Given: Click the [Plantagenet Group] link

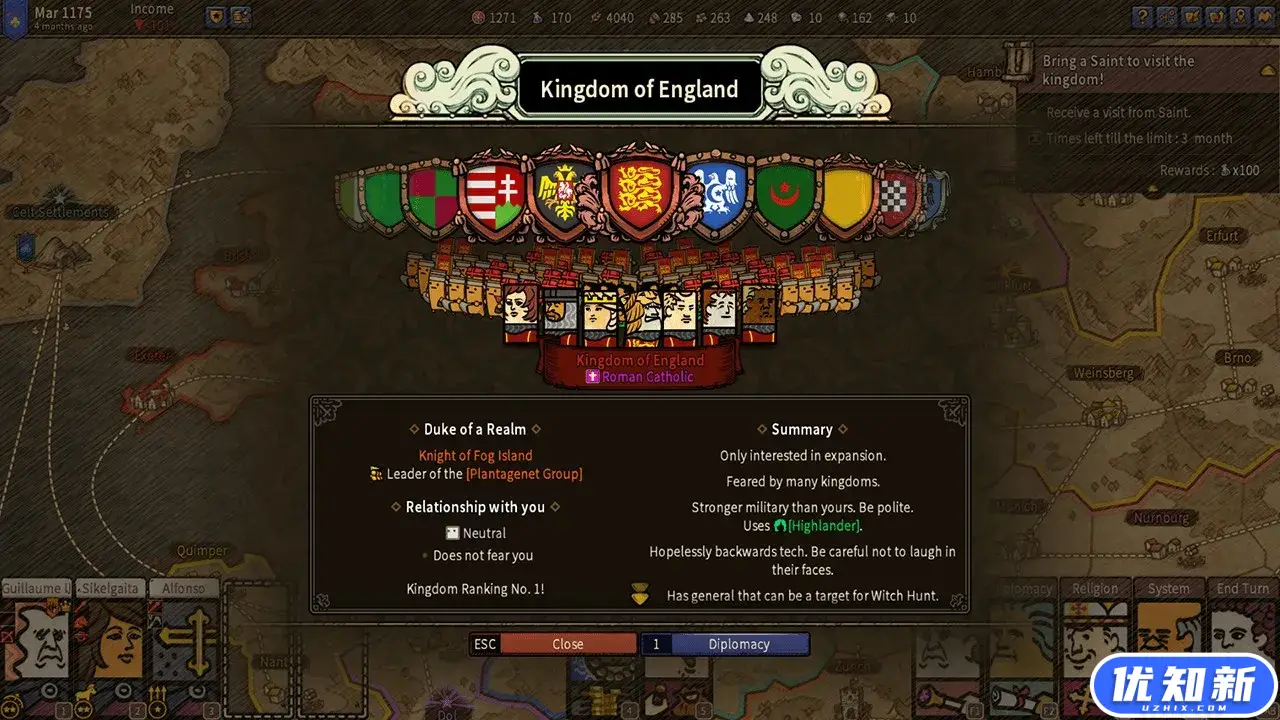Looking at the screenshot, I should pyautogui.click(x=524, y=474).
